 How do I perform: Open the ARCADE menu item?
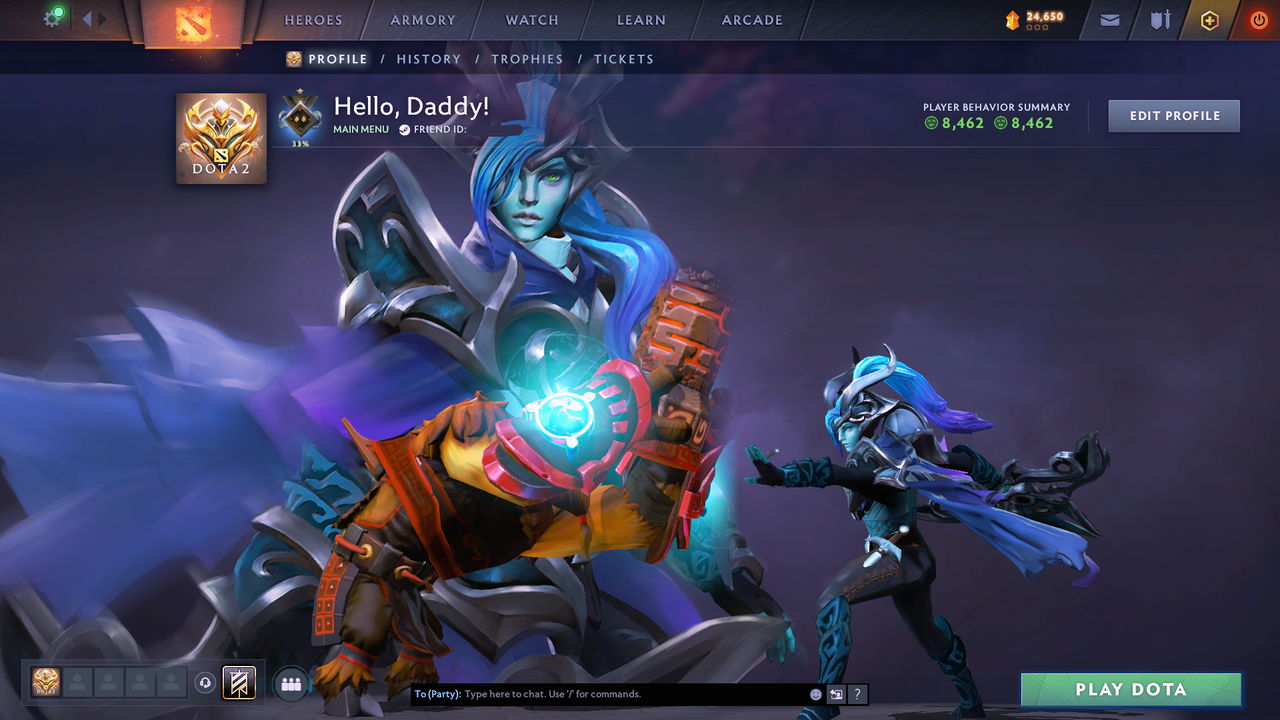[751, 20]
